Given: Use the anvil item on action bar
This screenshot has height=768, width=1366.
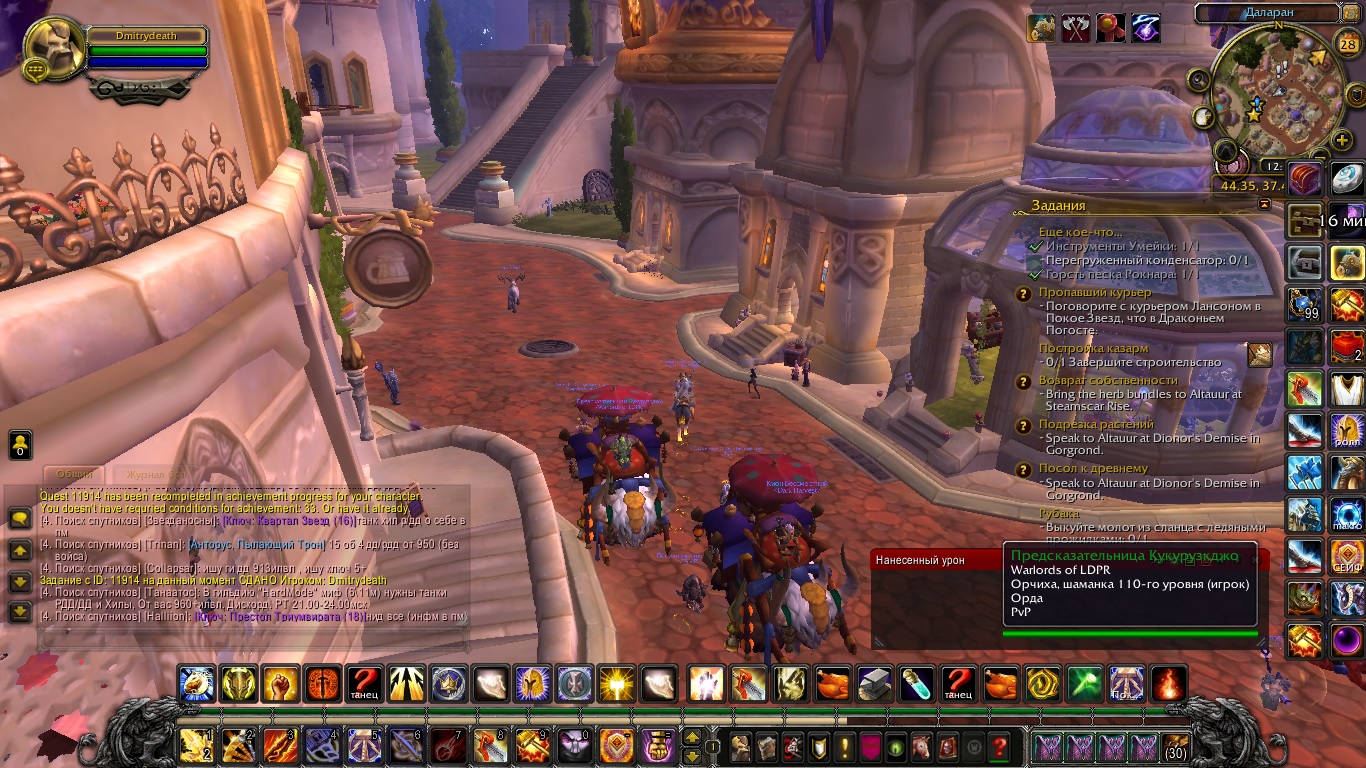Looking at the screenshot, I should [875, 684].
